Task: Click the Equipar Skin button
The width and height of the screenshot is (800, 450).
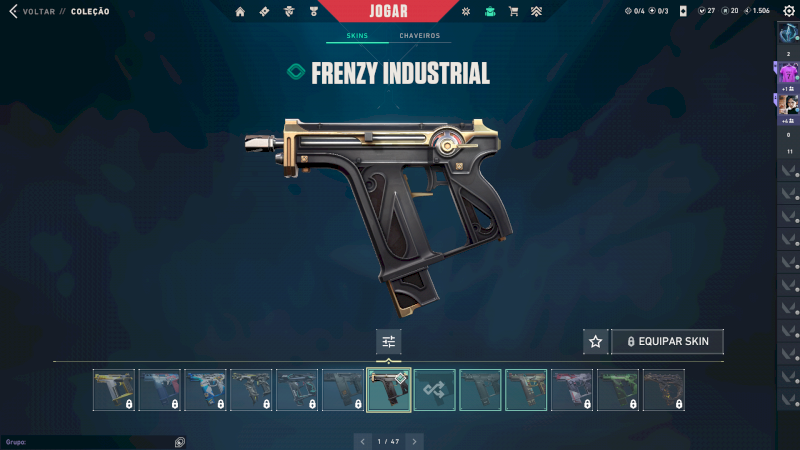Action: pyautogui.click(x=667, y=341)
